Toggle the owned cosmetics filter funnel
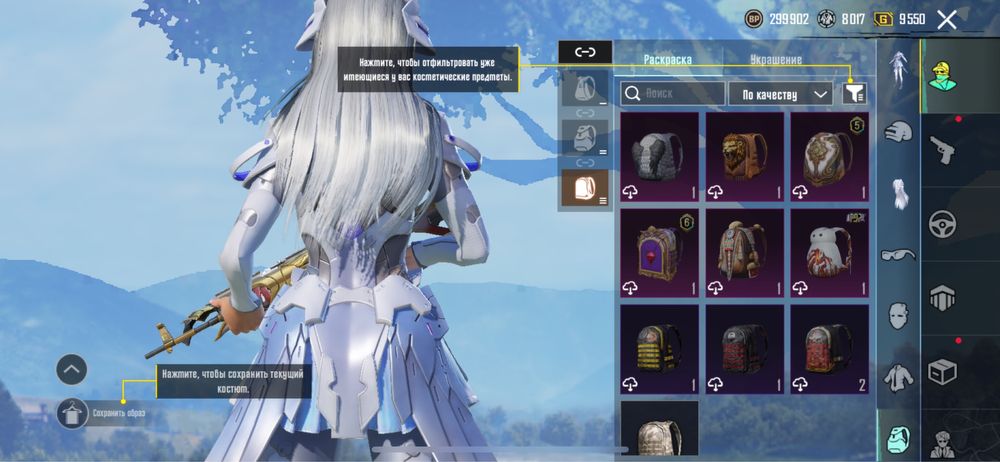Viewport: 1000px width, 462px height. click(854, 94)
